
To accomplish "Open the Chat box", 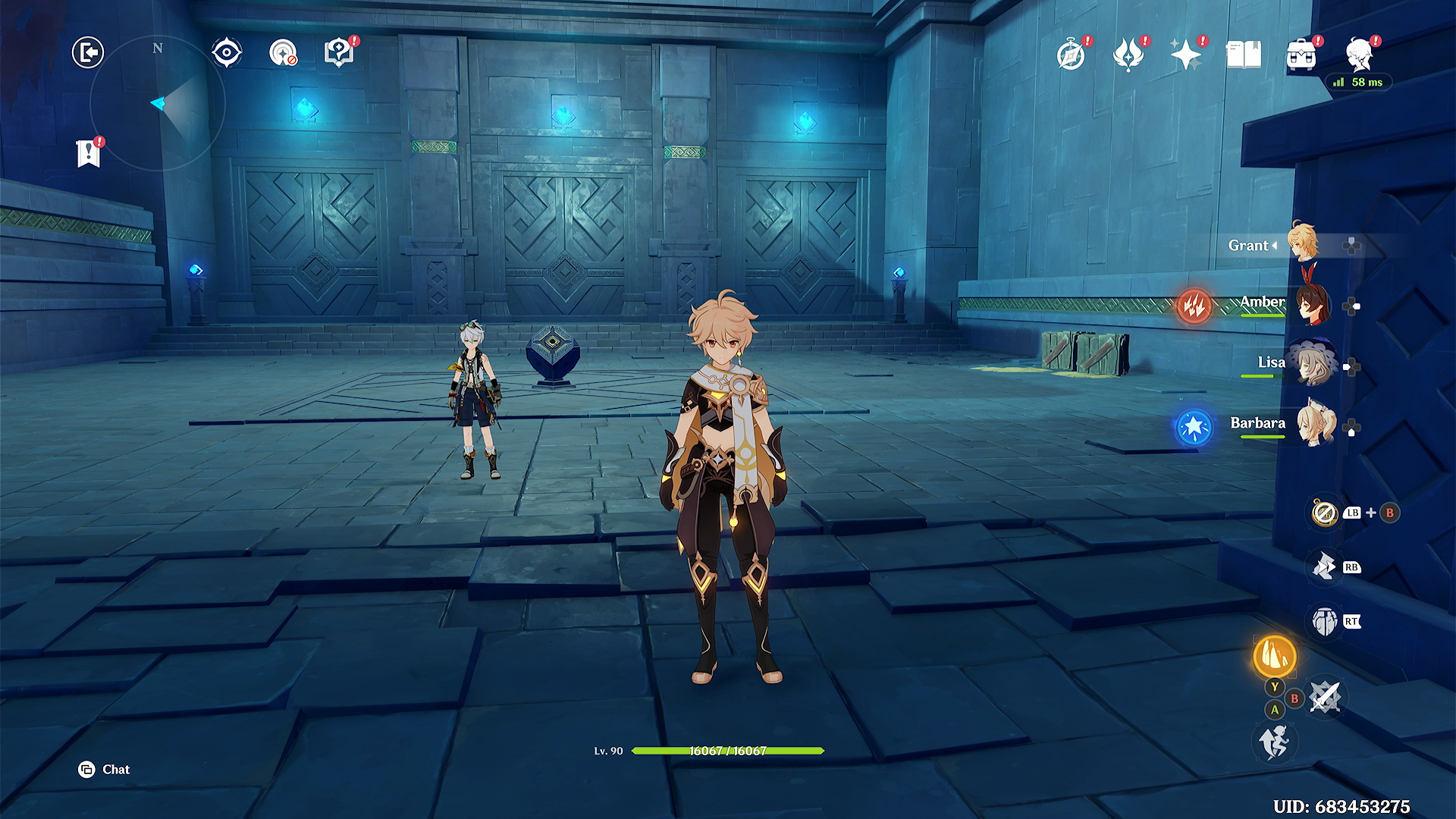I will click(105, 770).
